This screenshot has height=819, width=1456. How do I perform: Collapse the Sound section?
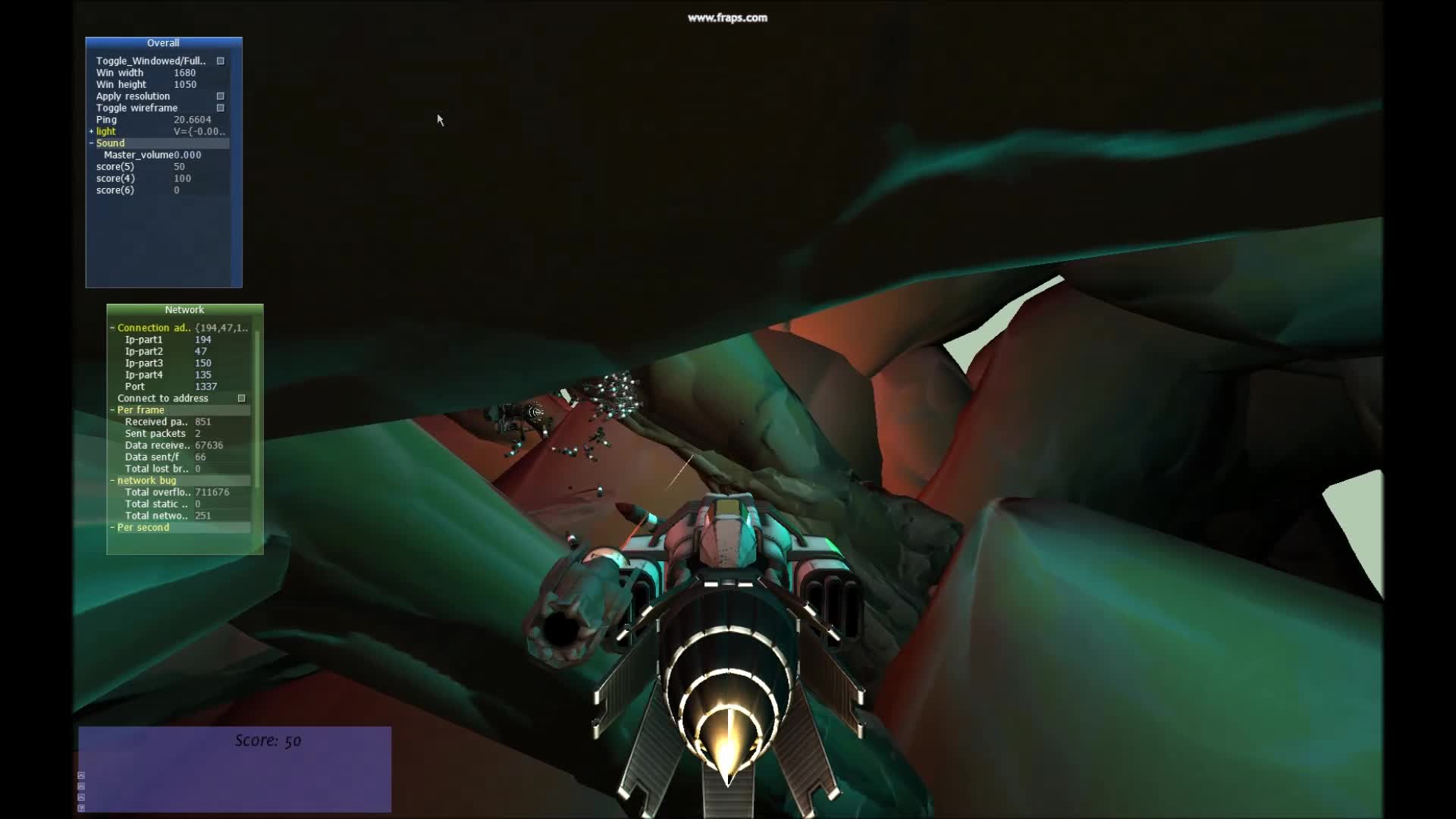[x=91, y=143]
